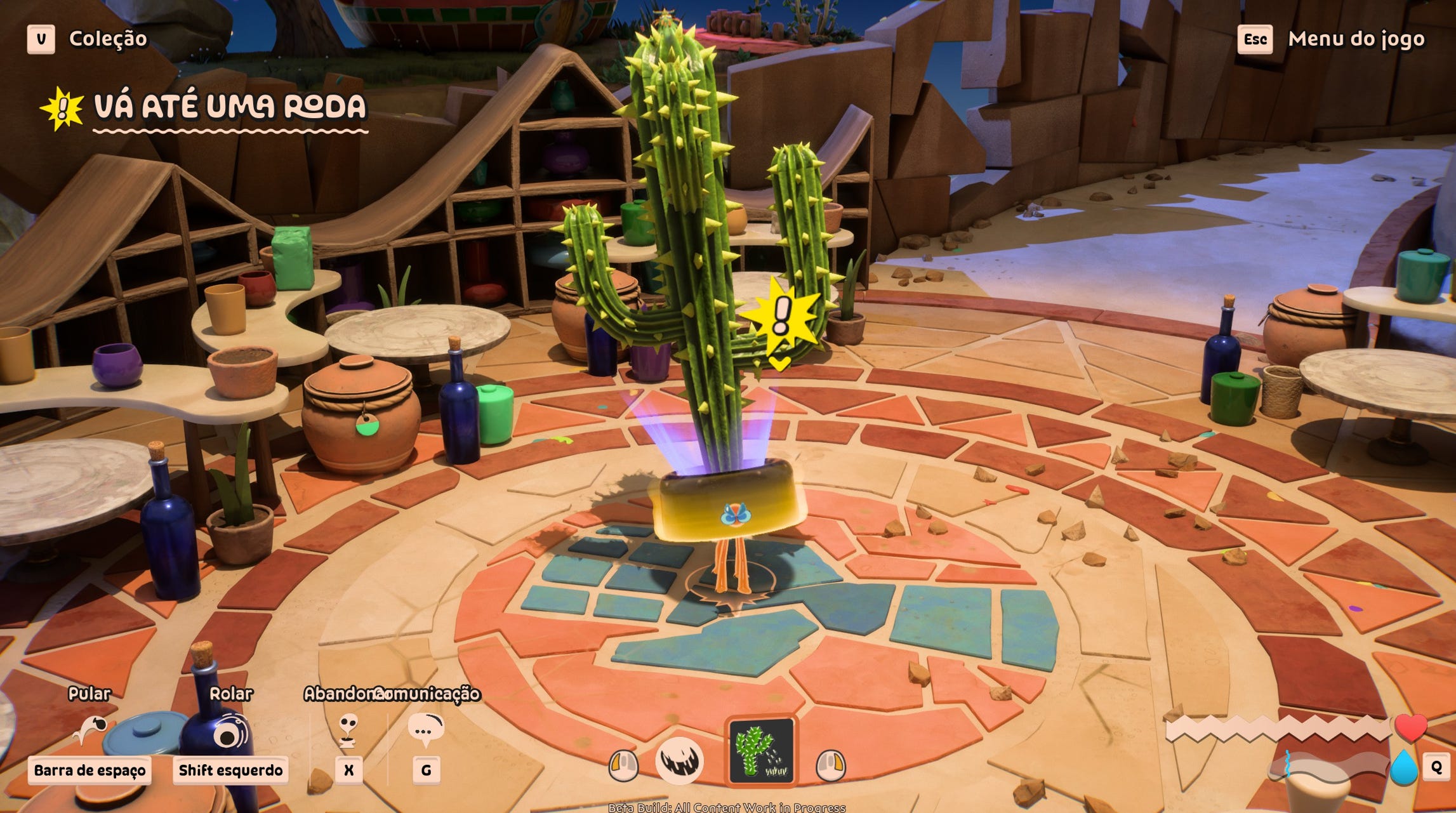
Task: Select the cactus spike-shooting ability slot
Action: (761, 751)
